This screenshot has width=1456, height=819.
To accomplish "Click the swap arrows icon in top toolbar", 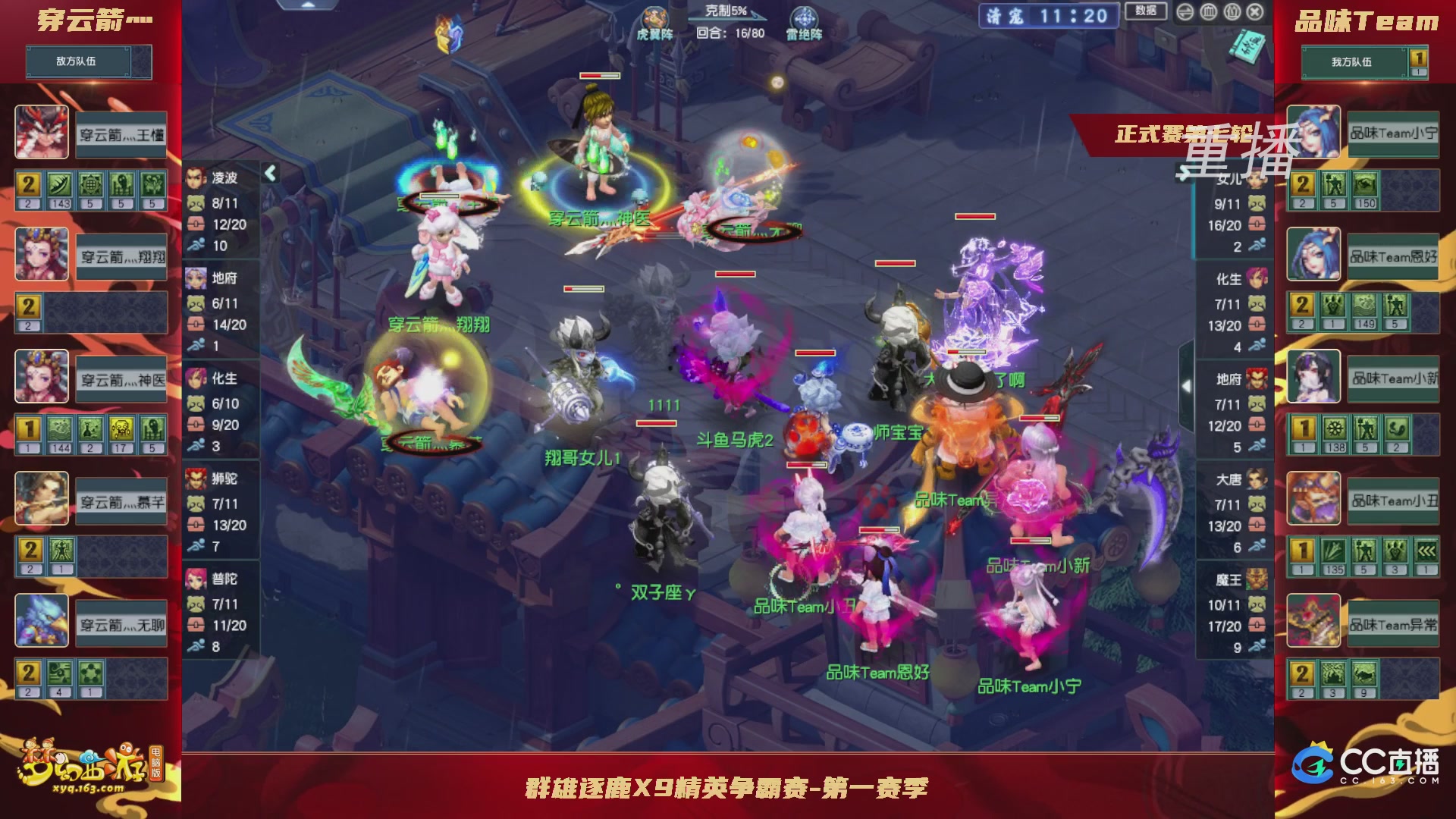I will [1184, 11].
